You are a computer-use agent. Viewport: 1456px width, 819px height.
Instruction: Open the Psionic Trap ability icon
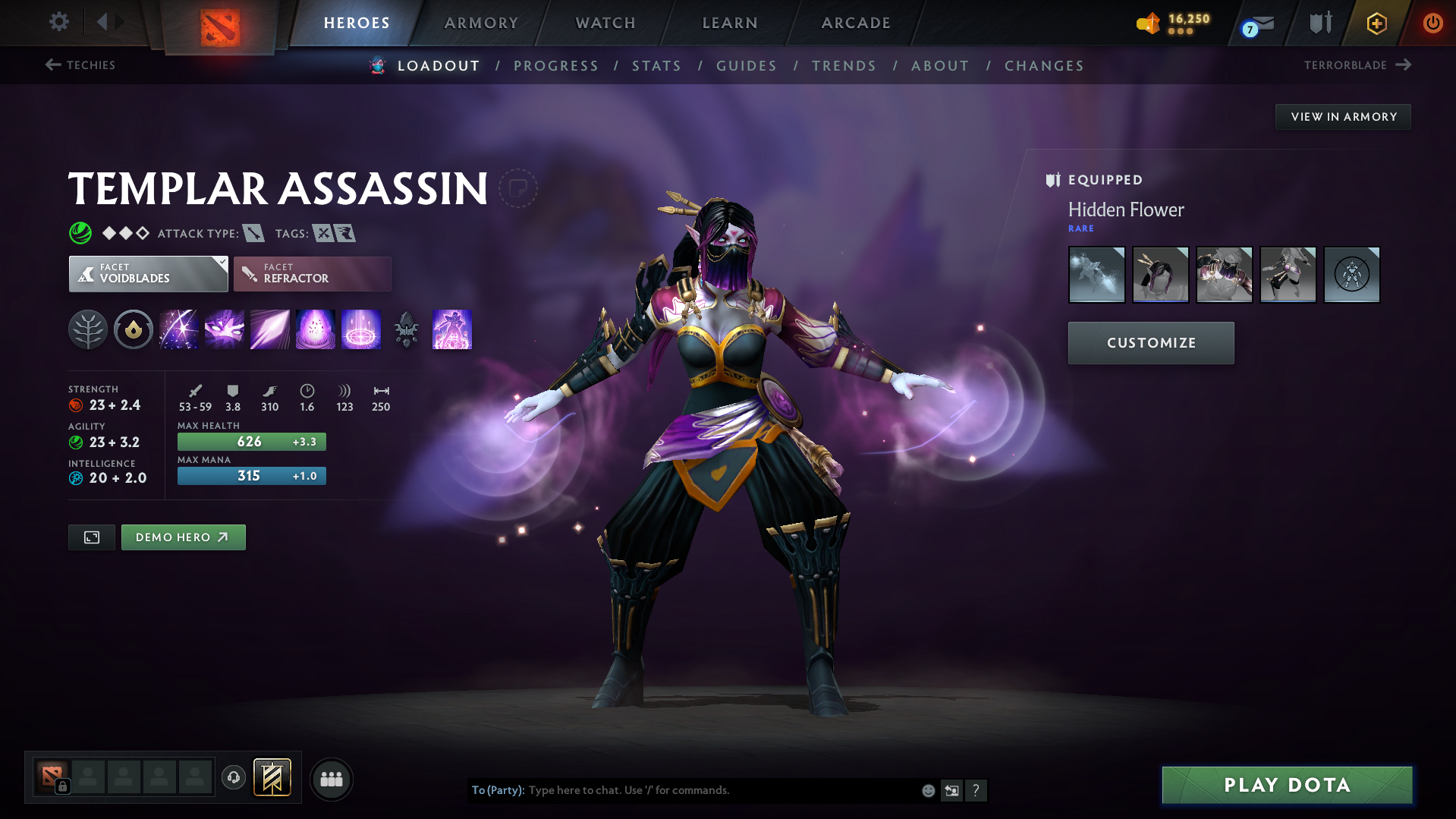(x=361, y=329)
